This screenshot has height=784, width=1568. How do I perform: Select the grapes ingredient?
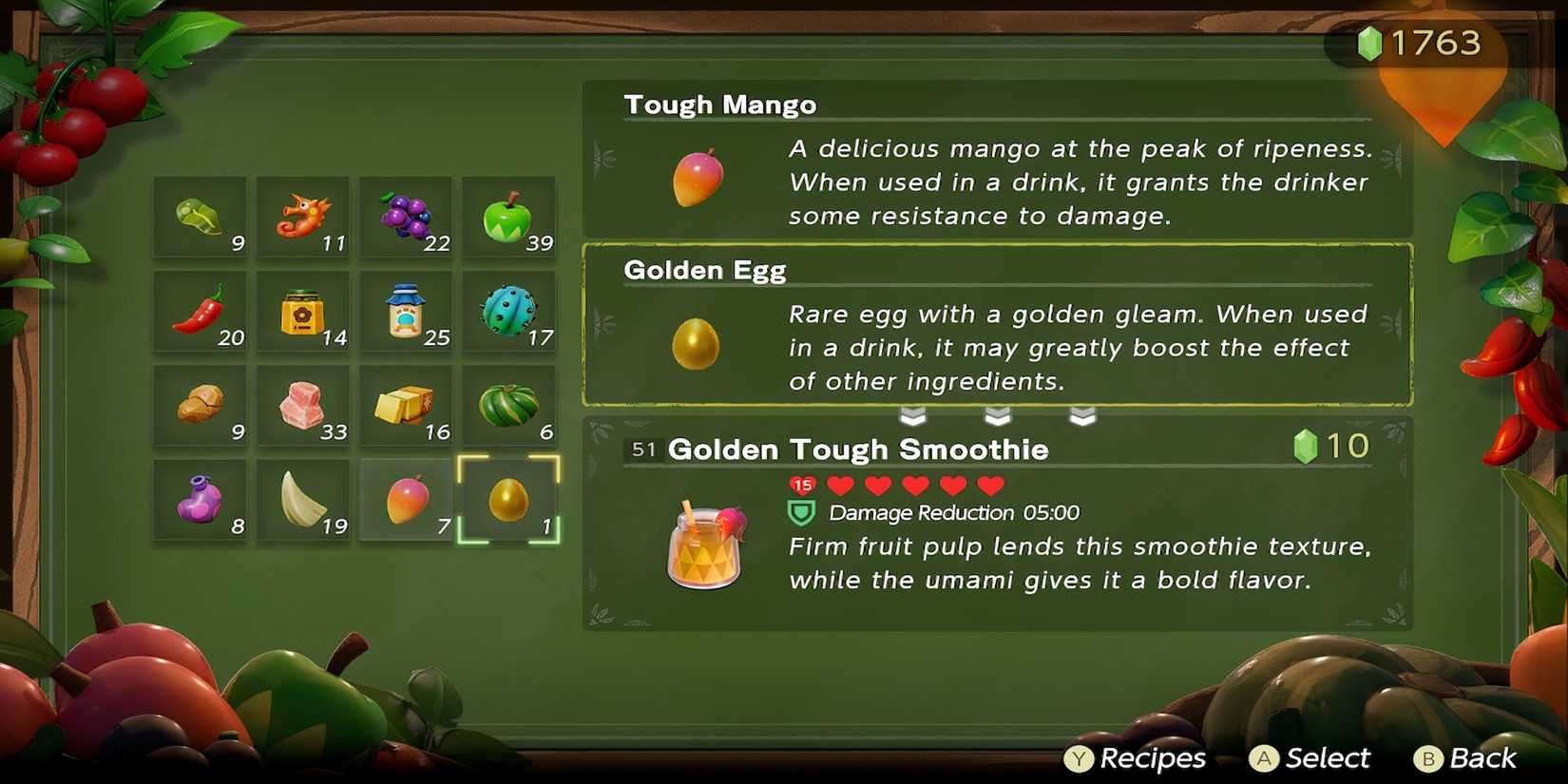point(407,214)
